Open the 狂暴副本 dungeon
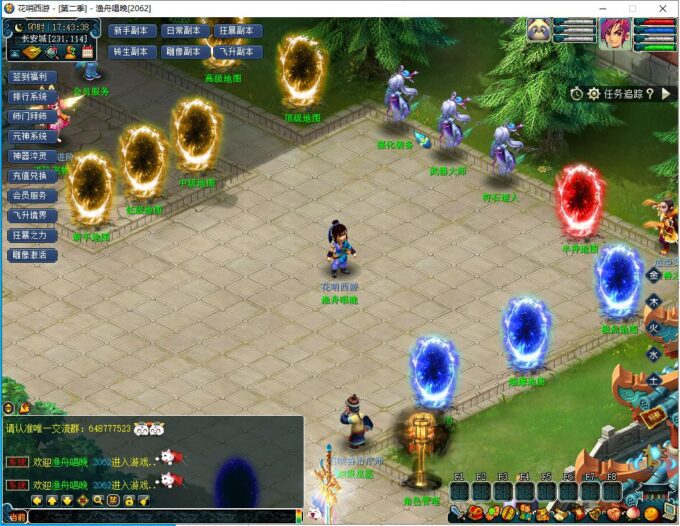This screenshot has height=526, width=680. click(238, 30)
